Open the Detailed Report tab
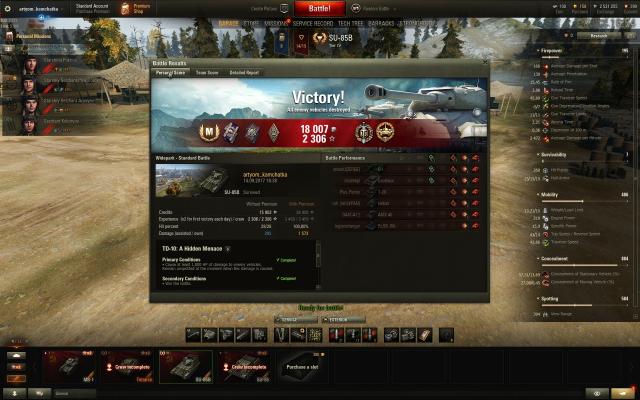Image resolution: width=640 pixels, height=400 pixels. tap(245, 72)
